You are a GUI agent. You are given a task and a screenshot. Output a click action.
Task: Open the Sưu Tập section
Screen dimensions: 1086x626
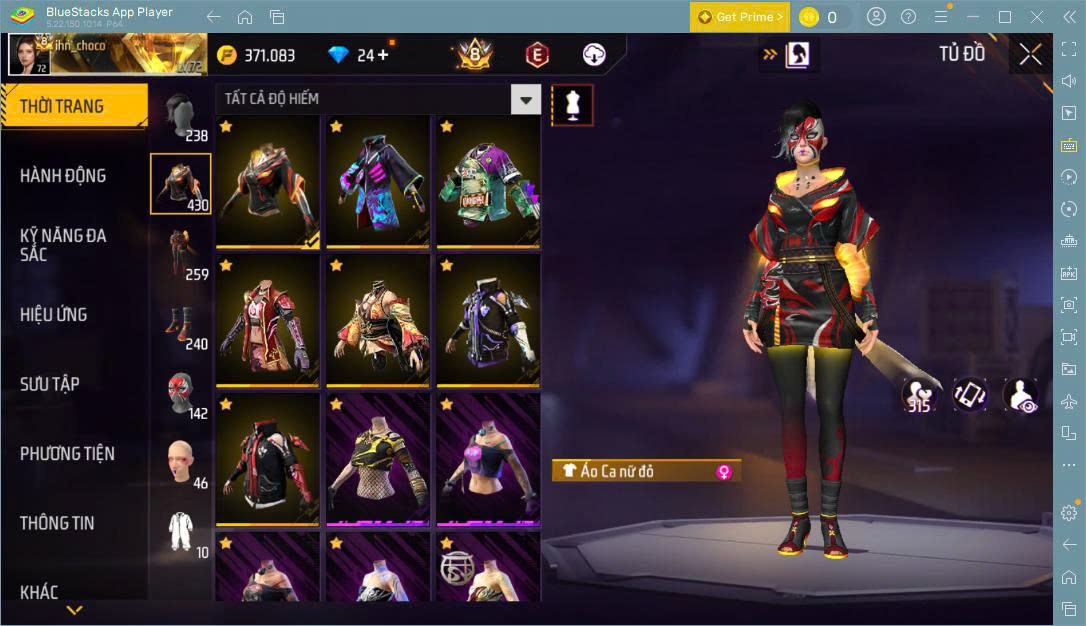50,384
